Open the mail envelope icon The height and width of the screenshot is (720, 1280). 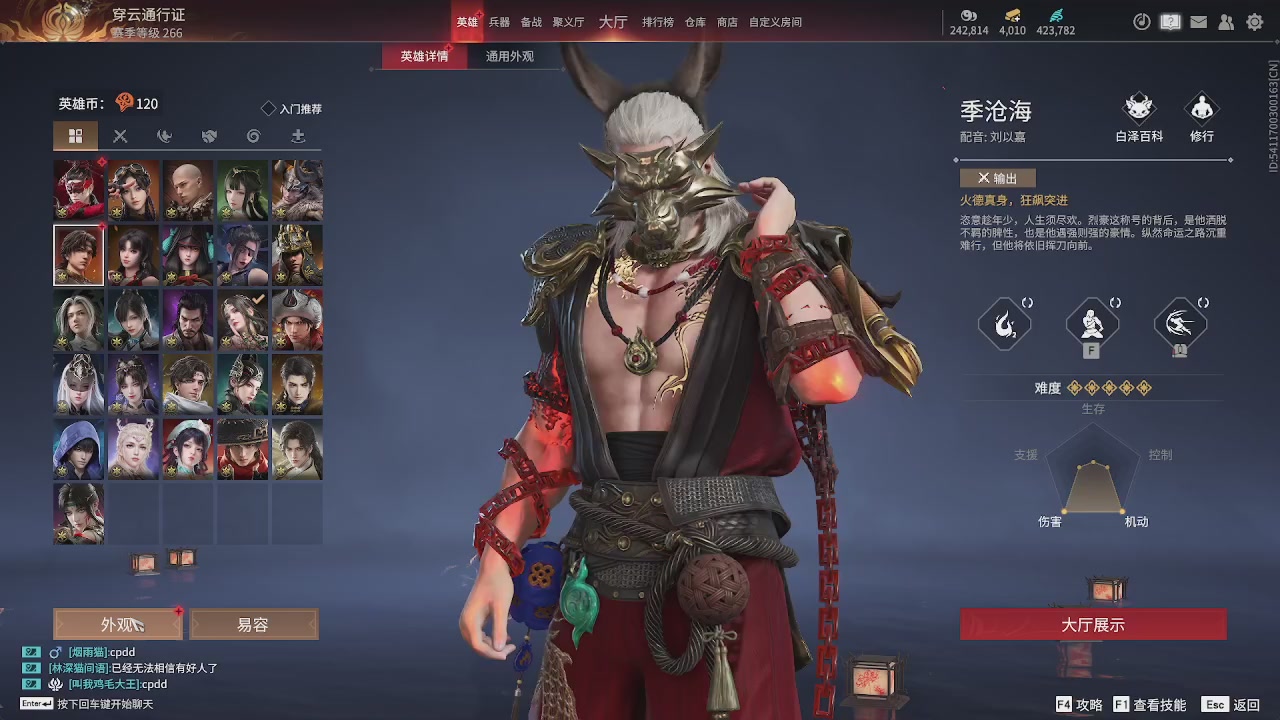(1198, 21)
